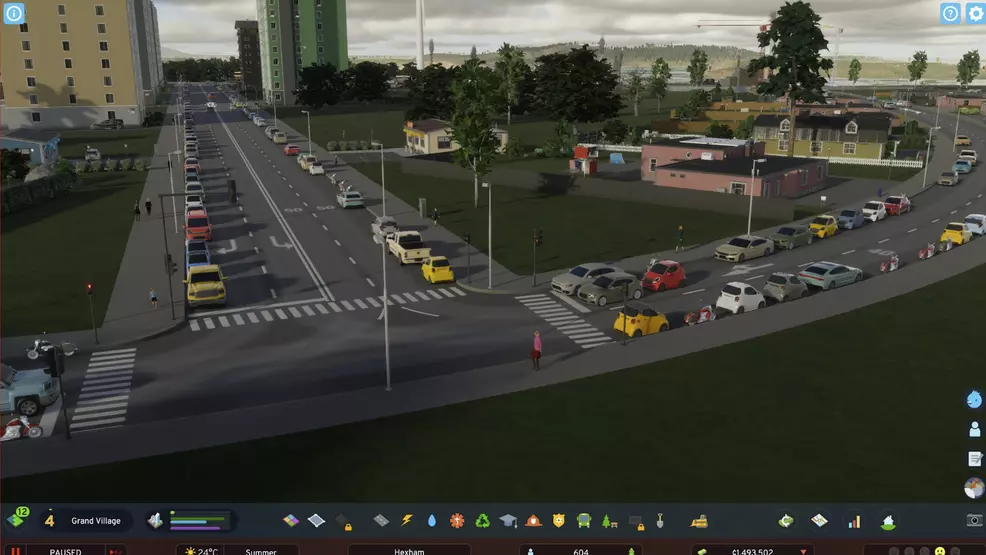
Task: Open the Chirper bird feed
Action: point(974,400)
